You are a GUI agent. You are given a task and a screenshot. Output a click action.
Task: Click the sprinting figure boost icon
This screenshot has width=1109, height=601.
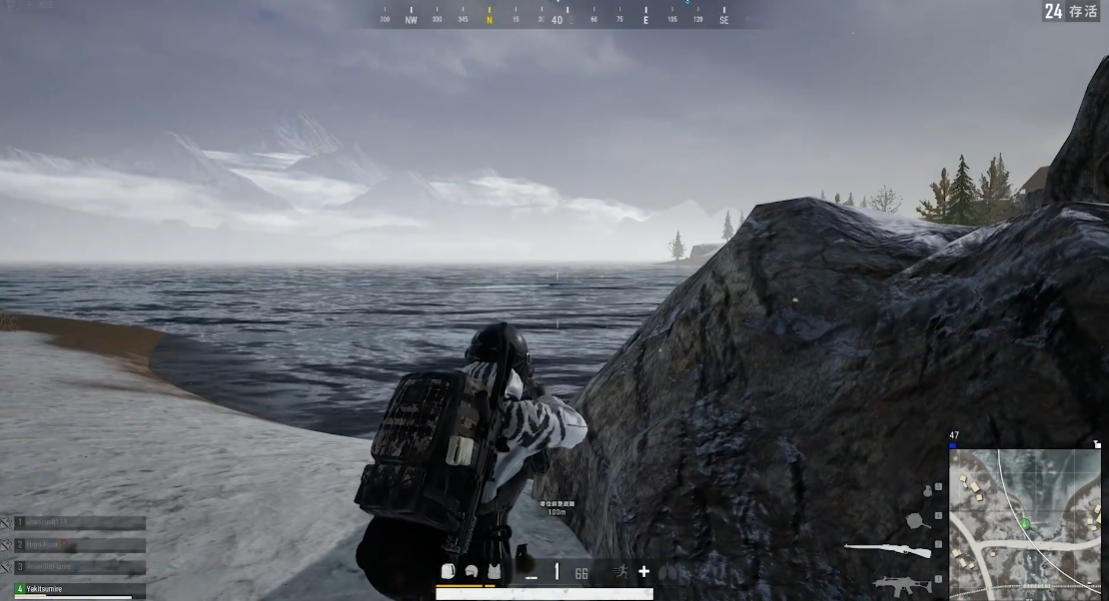tap(621, 572)
